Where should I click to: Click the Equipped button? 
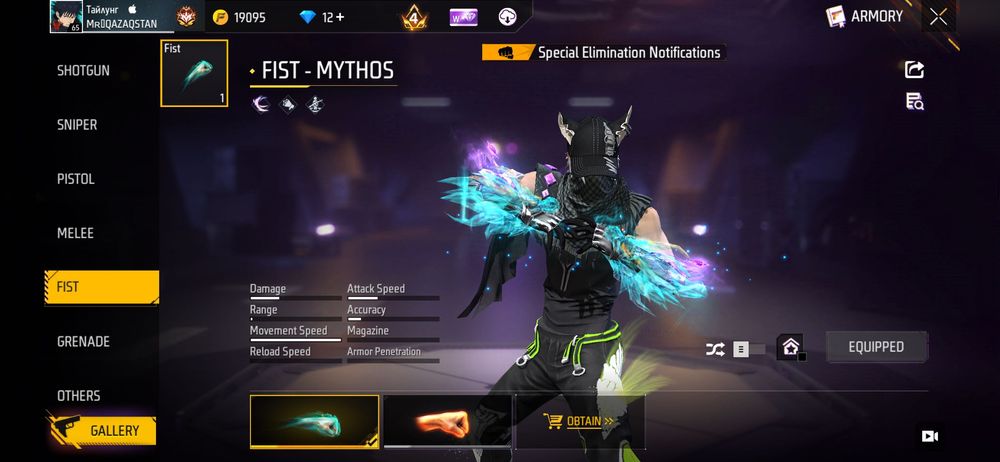click(x=876, y=347)
